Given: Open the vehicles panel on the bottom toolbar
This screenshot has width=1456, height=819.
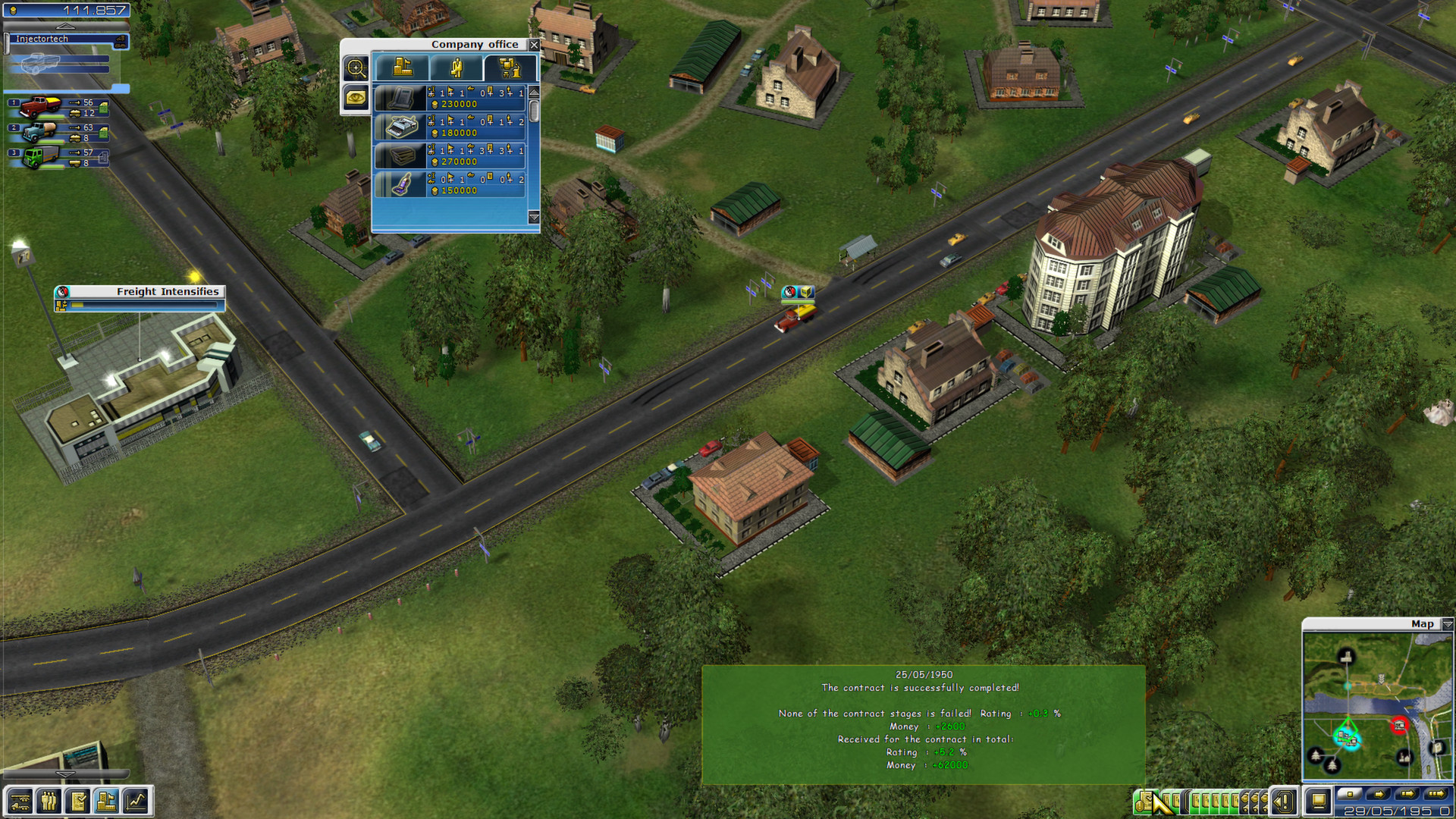Looking at the screenshot, I should (20, 801).
